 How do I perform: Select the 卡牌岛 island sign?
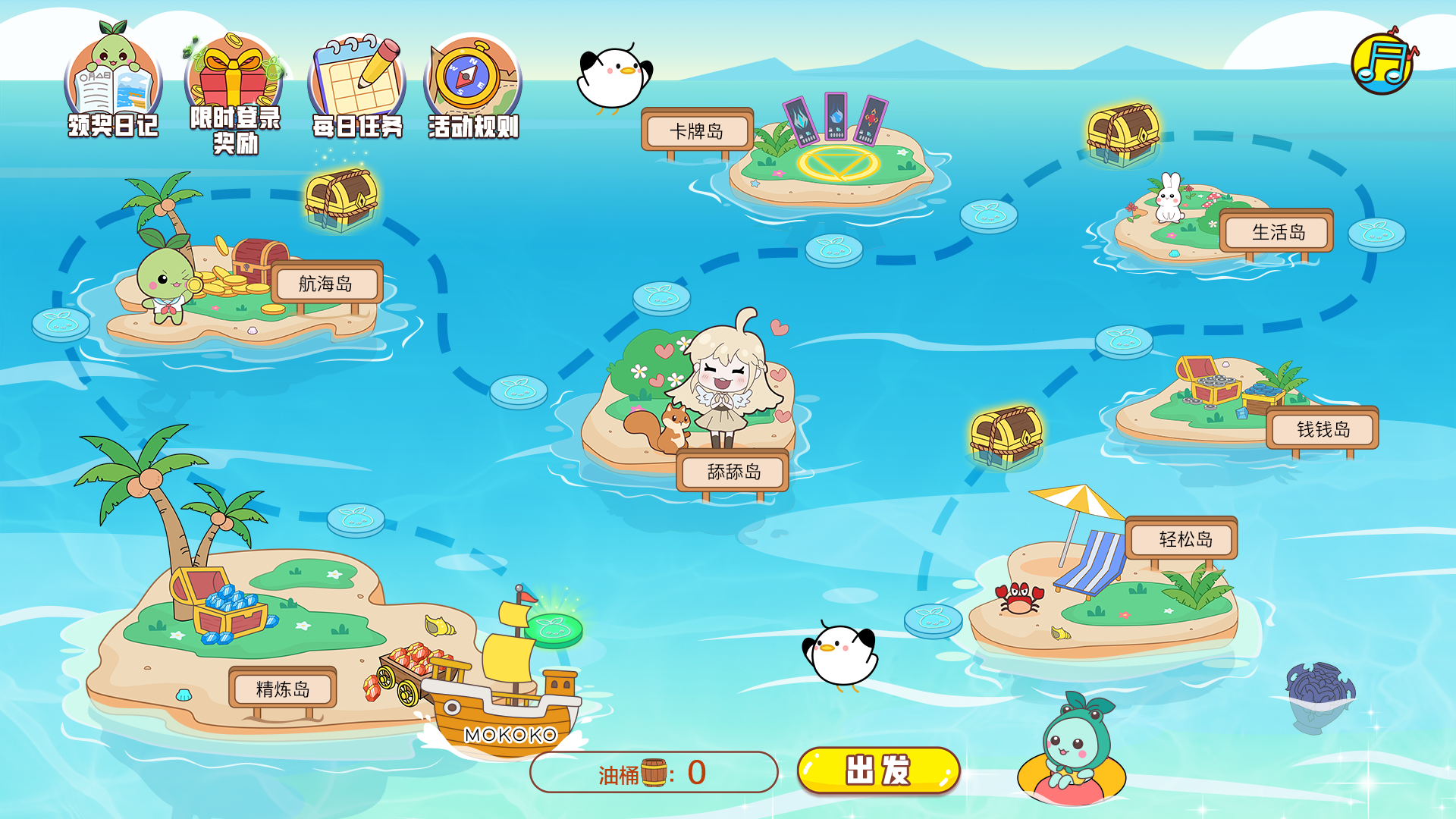697,131
